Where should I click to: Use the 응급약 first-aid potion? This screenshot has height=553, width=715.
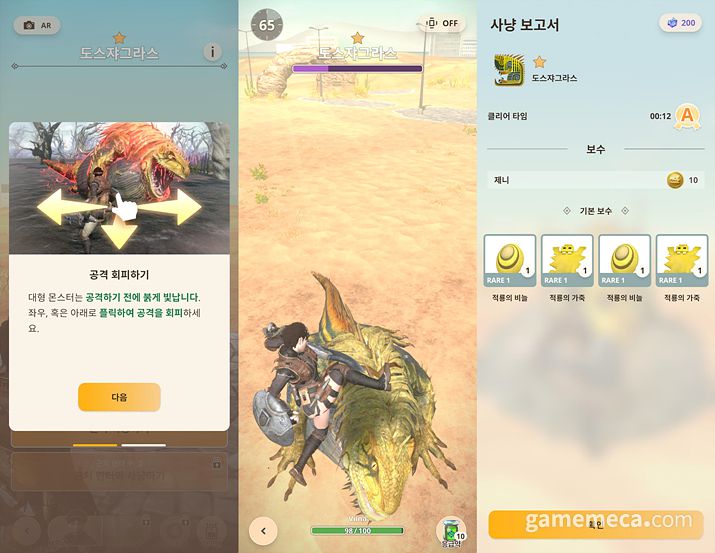coord(451,532)
